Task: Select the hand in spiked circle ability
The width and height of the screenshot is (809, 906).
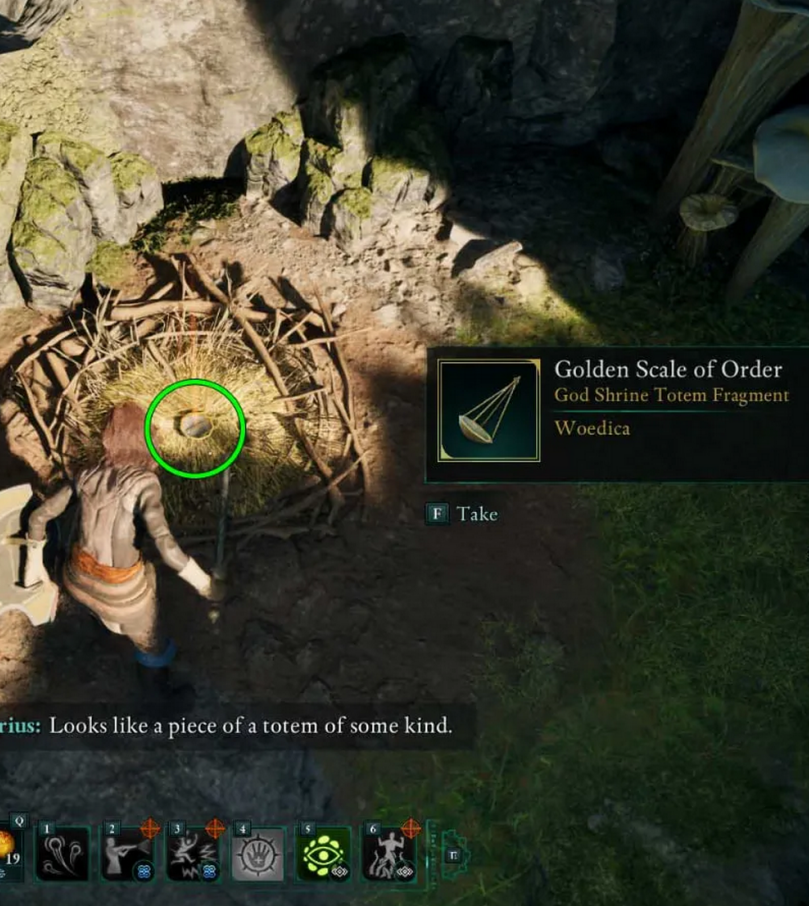Action: click(x=258, y=853)
